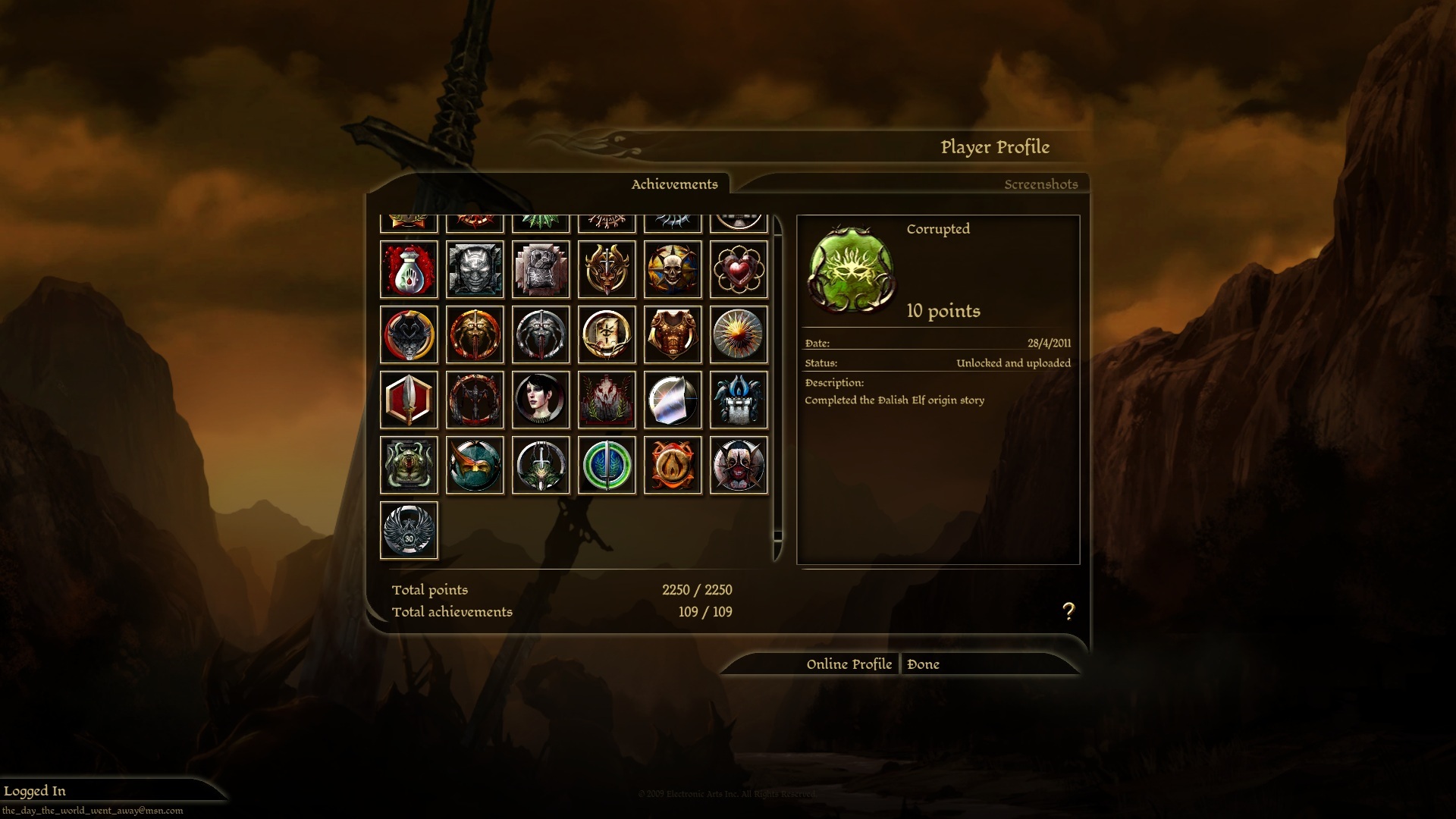Viewport: 1456px width, 819px height.
Task: Choose the dark-haired woman portrait achievement
Action: [541, 400]
